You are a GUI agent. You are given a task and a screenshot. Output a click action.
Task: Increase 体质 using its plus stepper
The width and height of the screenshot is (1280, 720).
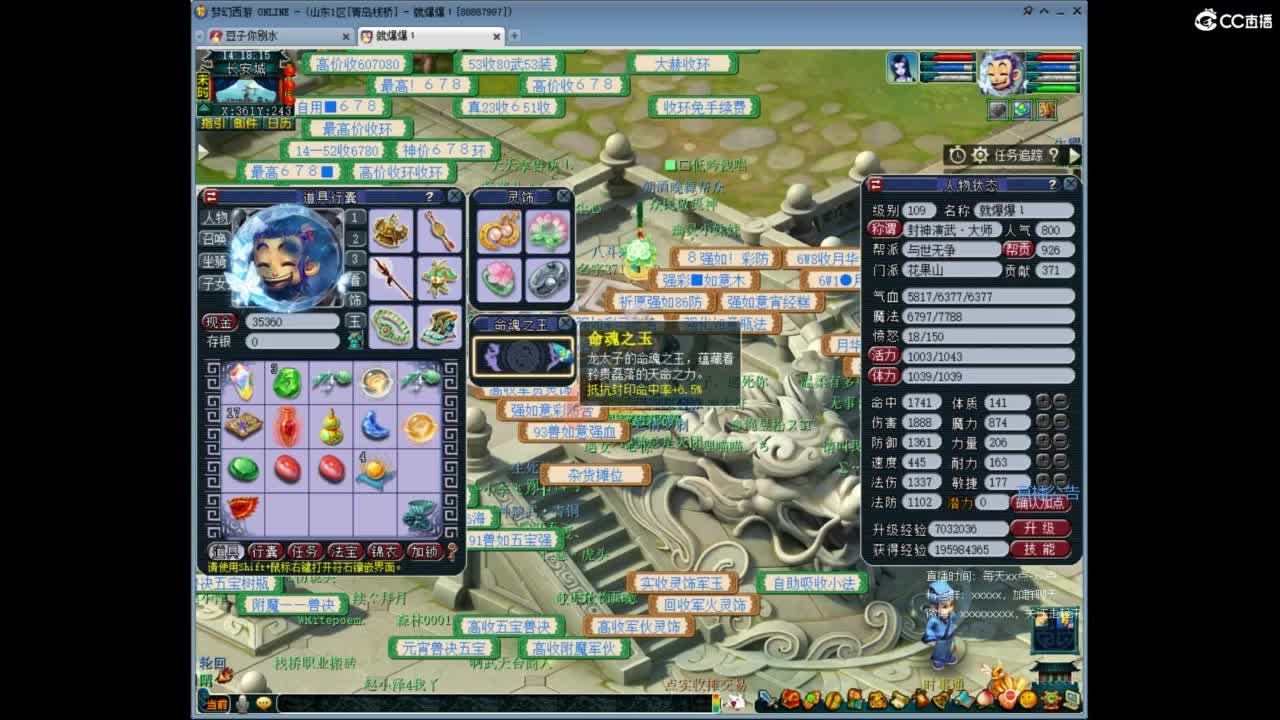1043,402
